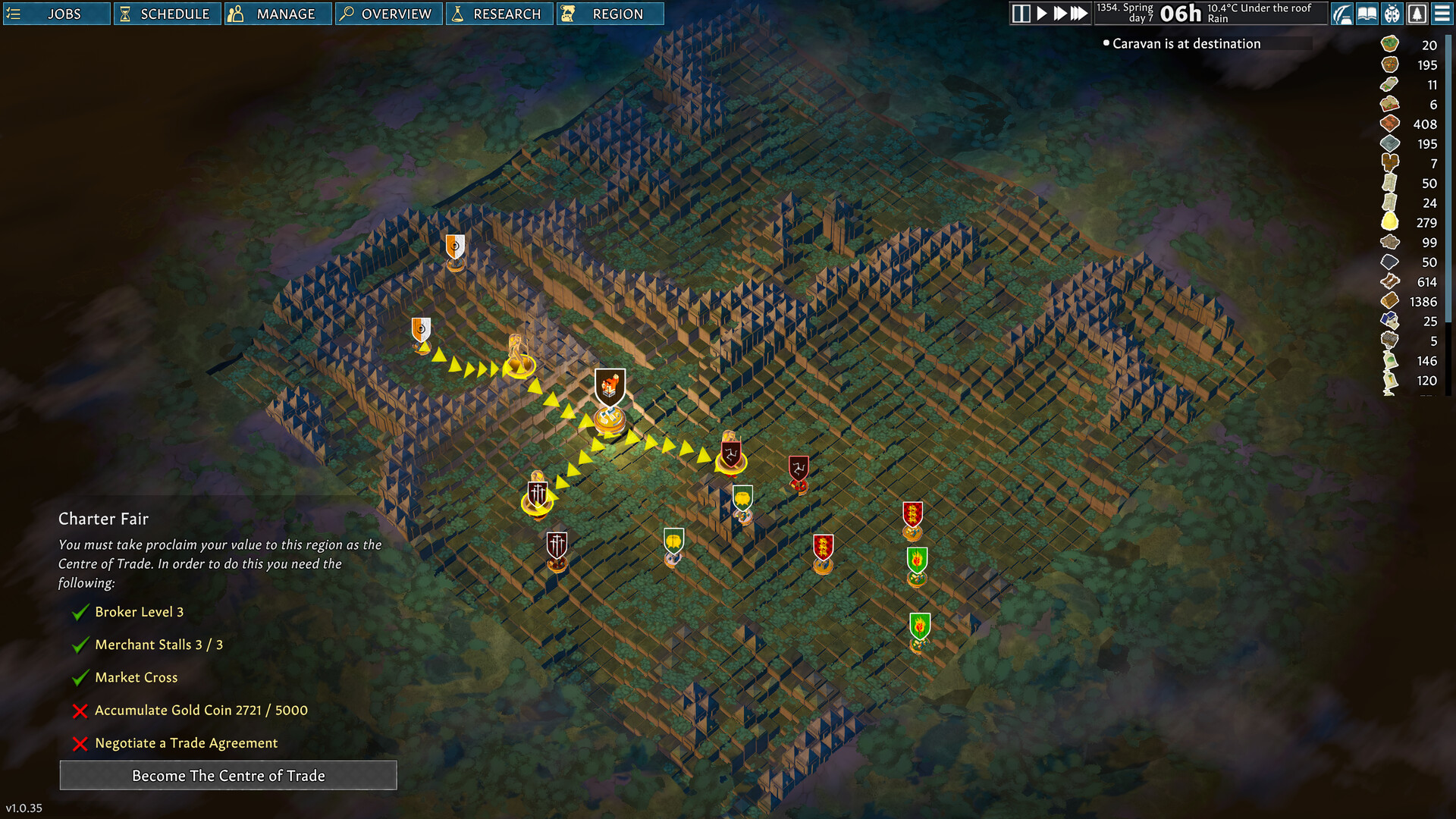1456x819 pixels.
Task: Open the quill and ink journal icon
Action: [1341, 14]
